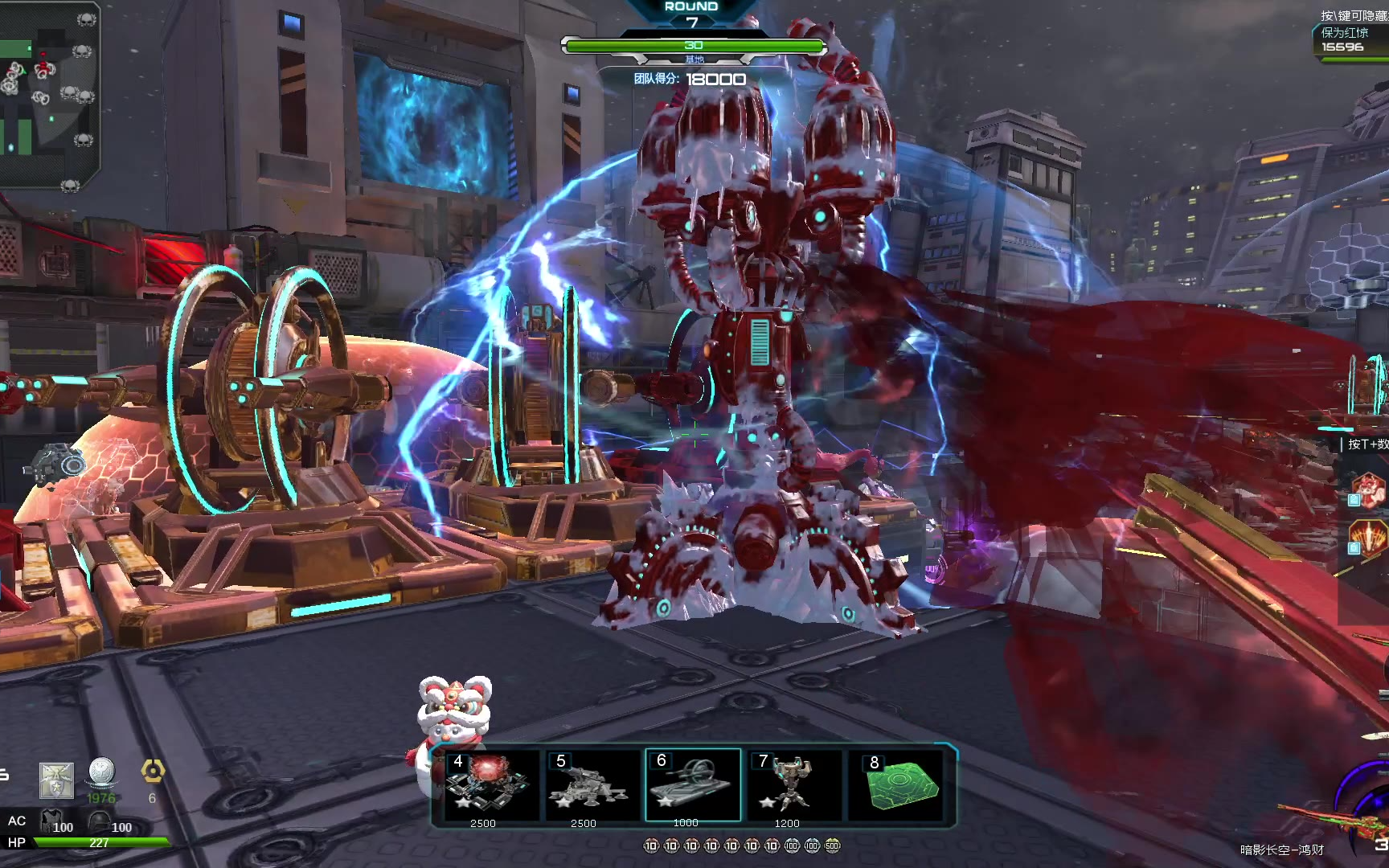The width and height of the screenshot is (1389, 868).
Task: Activate the glowing sword burst skill icon
Action: tap(1370, 537)
